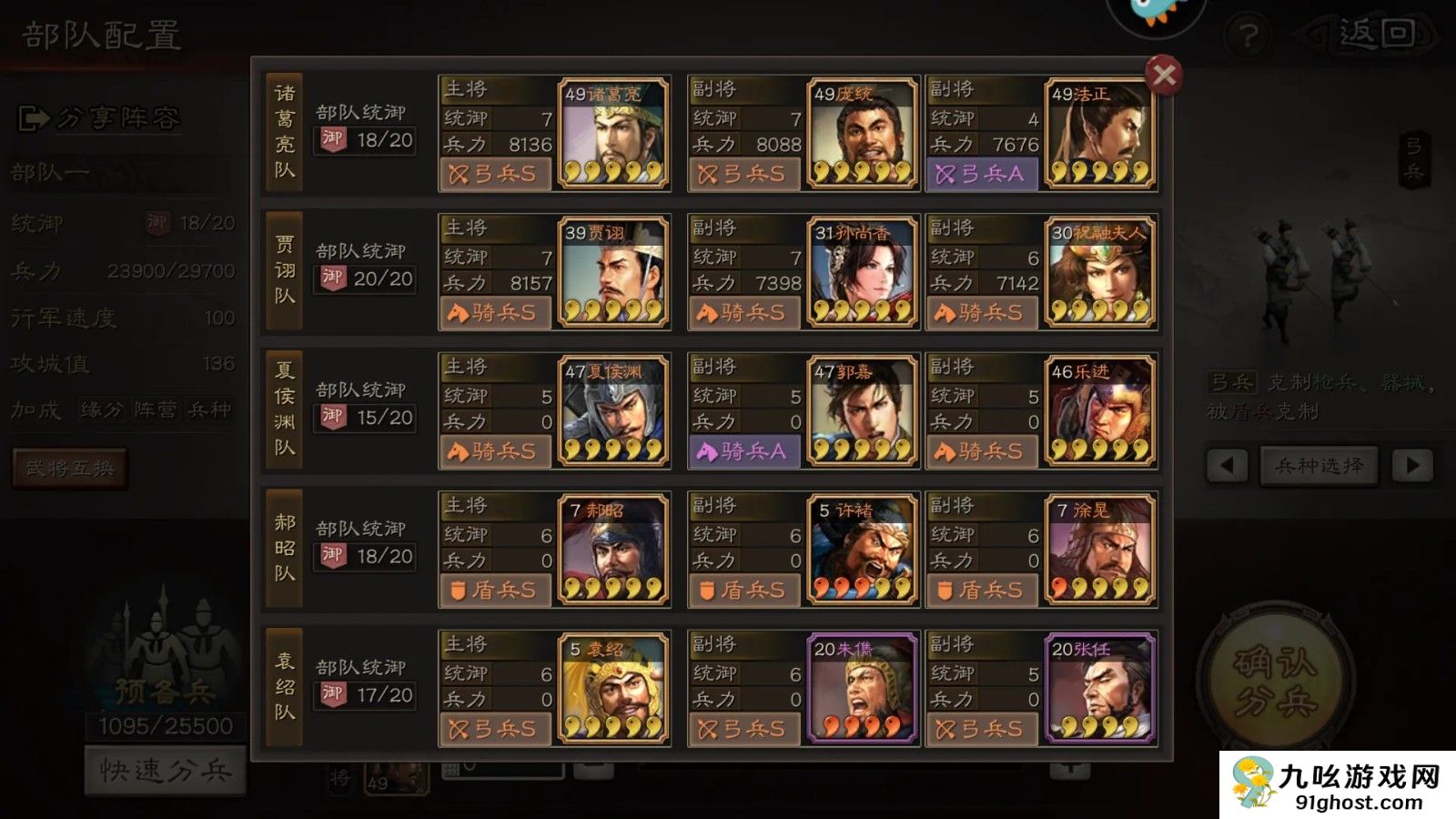Choose Yue Jin (乐进) portrait
The image size is (1456, 819).
click(1099, 410)
